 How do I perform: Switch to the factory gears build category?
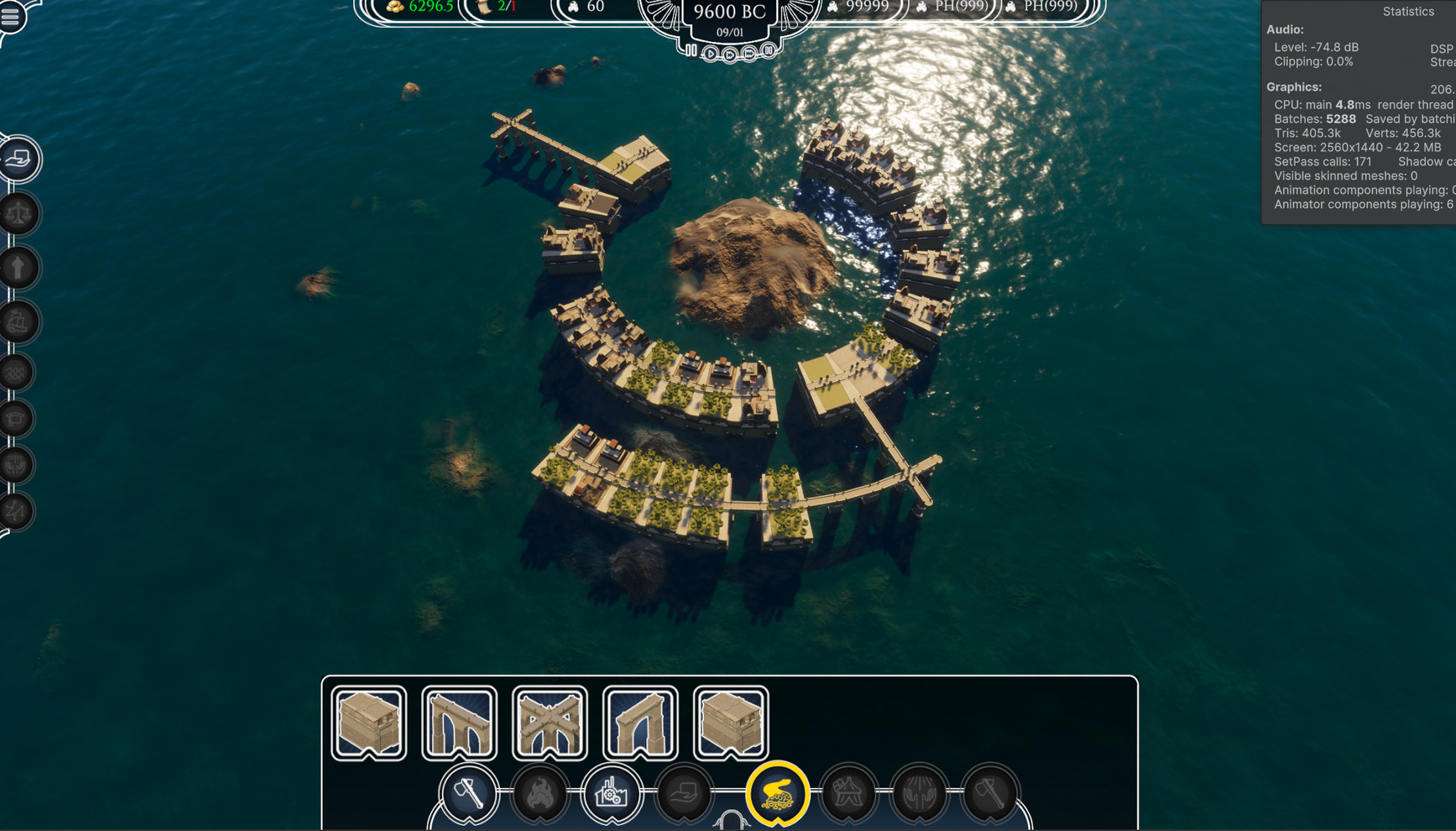[611, 794]
